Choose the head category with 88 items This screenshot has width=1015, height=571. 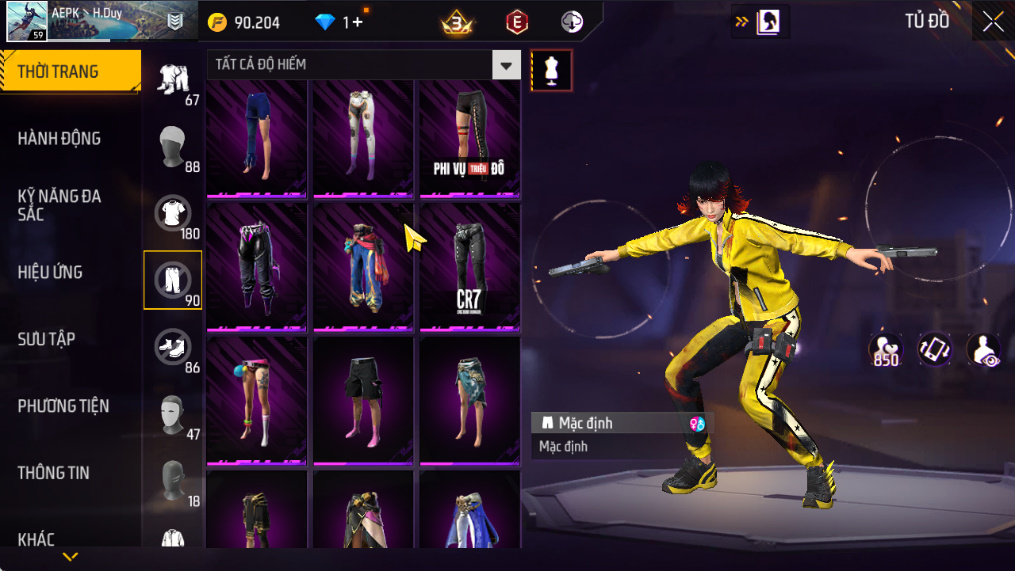point(173,147)
